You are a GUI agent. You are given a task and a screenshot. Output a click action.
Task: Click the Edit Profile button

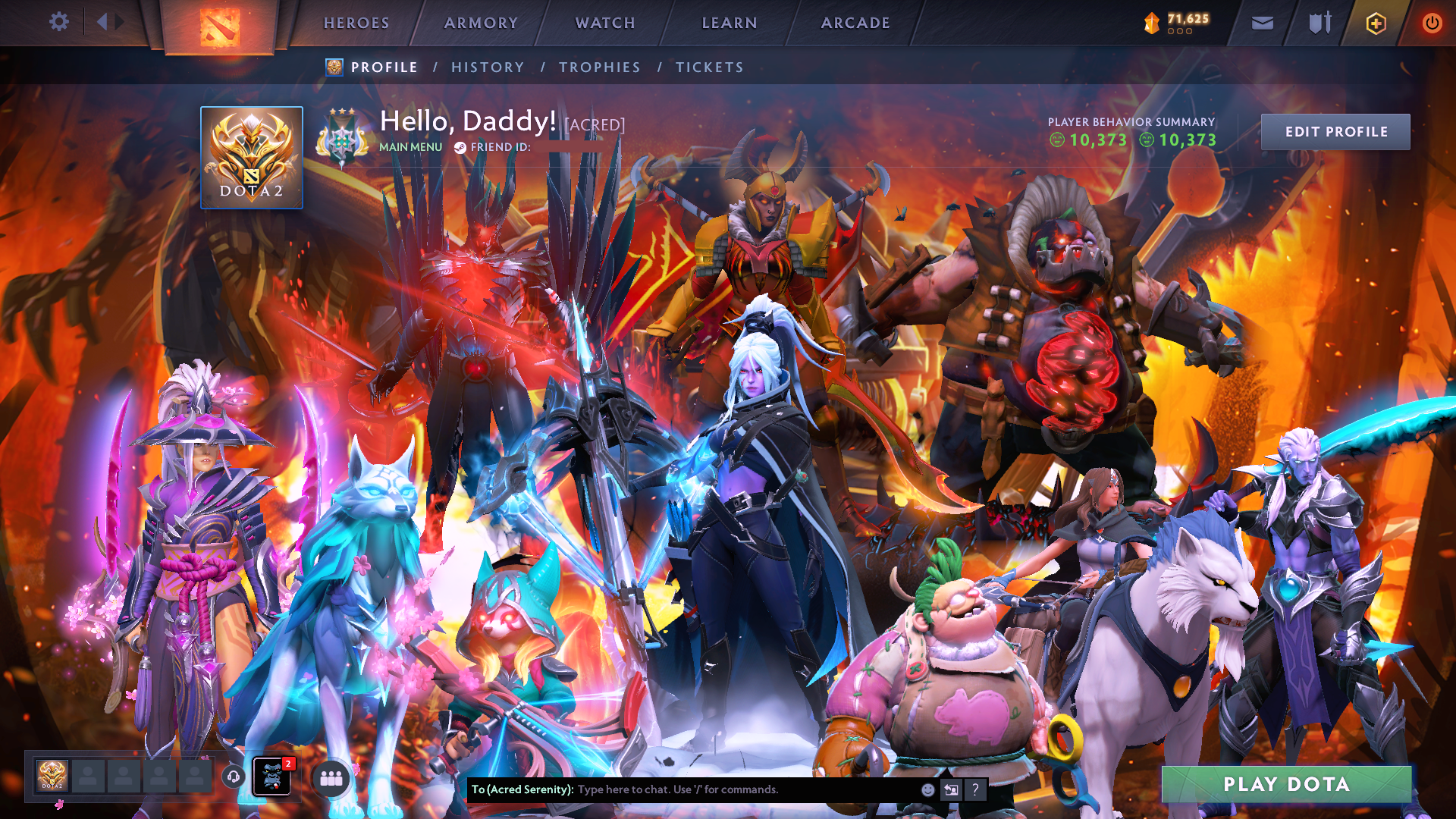coord(1335,132)
